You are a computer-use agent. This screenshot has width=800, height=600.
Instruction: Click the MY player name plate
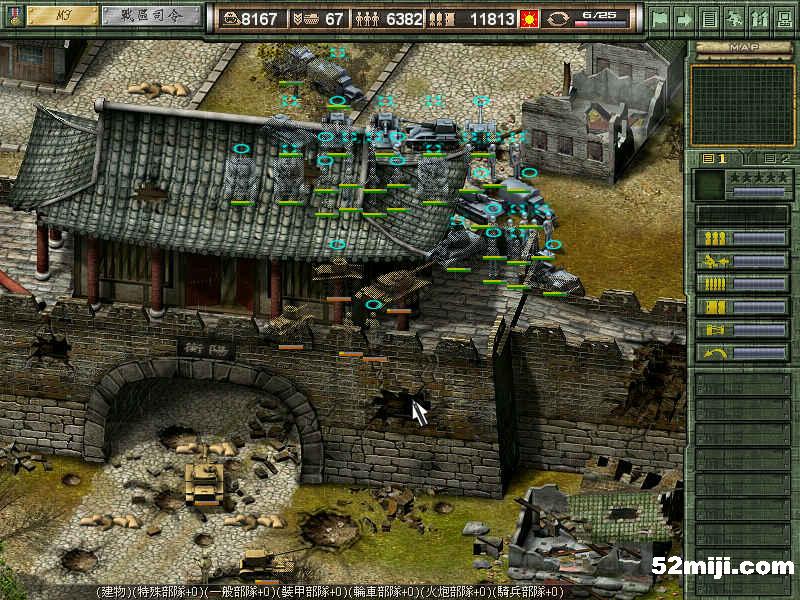tap(62, 16)
